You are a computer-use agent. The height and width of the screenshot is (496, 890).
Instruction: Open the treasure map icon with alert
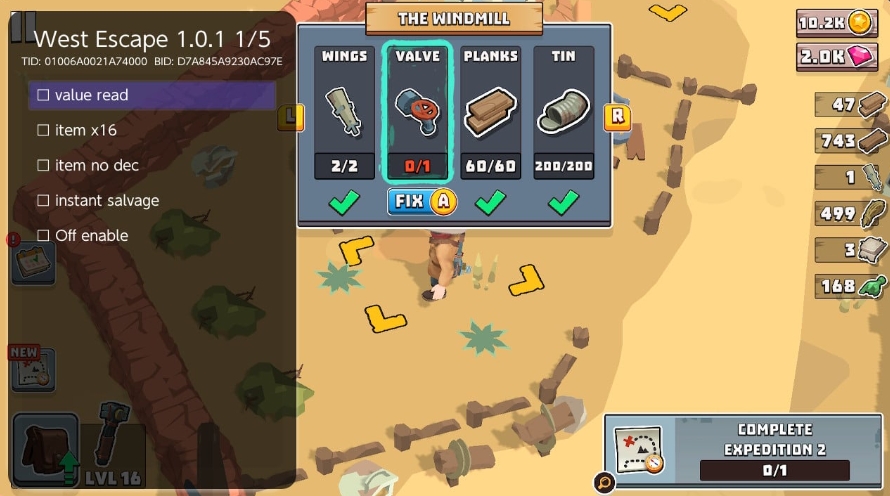pyautogui.click(x=33, y=260)
